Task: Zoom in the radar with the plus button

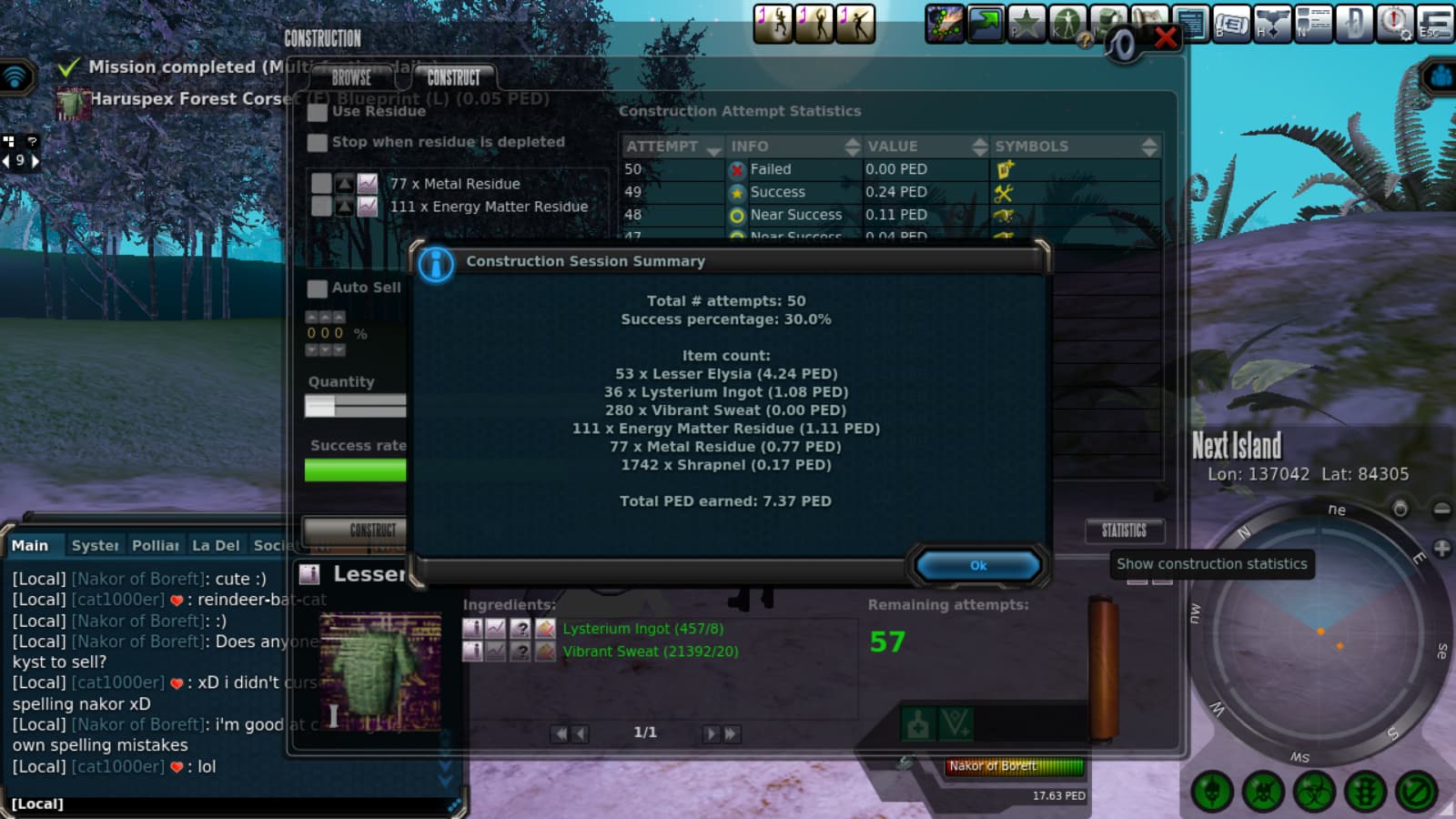Action: (1441, 549)
